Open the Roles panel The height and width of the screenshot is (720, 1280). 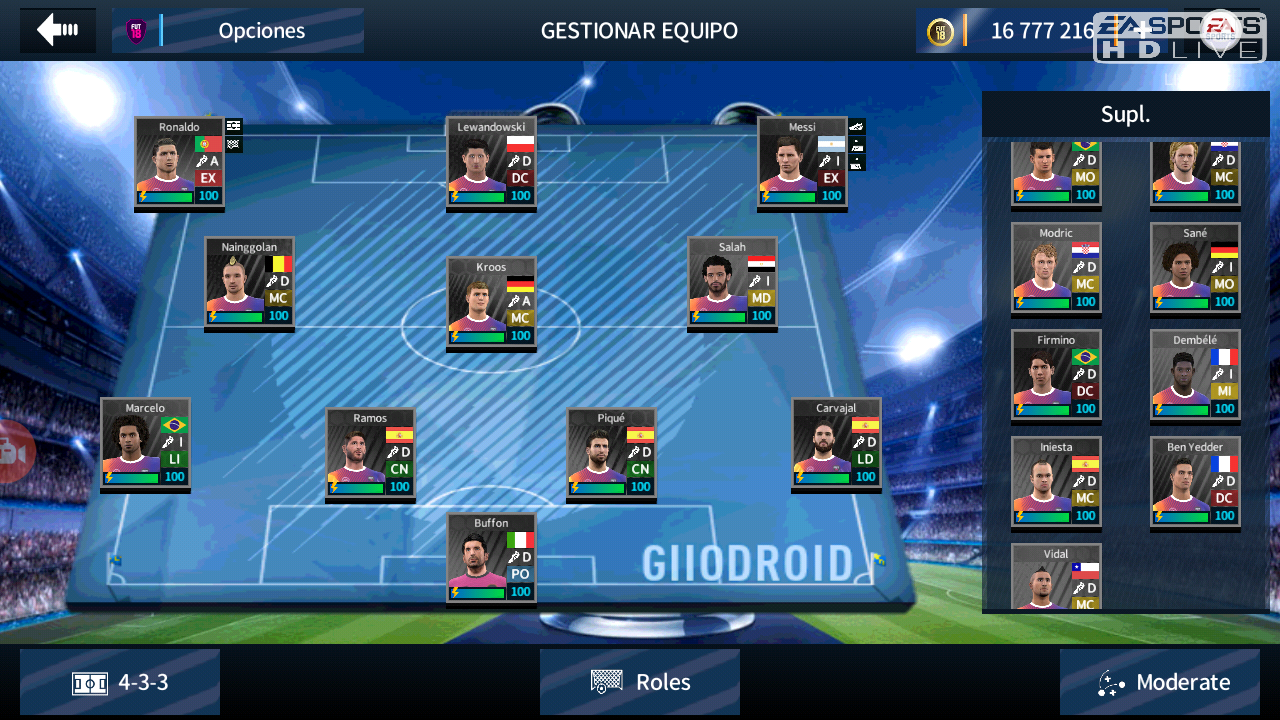(640, 682)
